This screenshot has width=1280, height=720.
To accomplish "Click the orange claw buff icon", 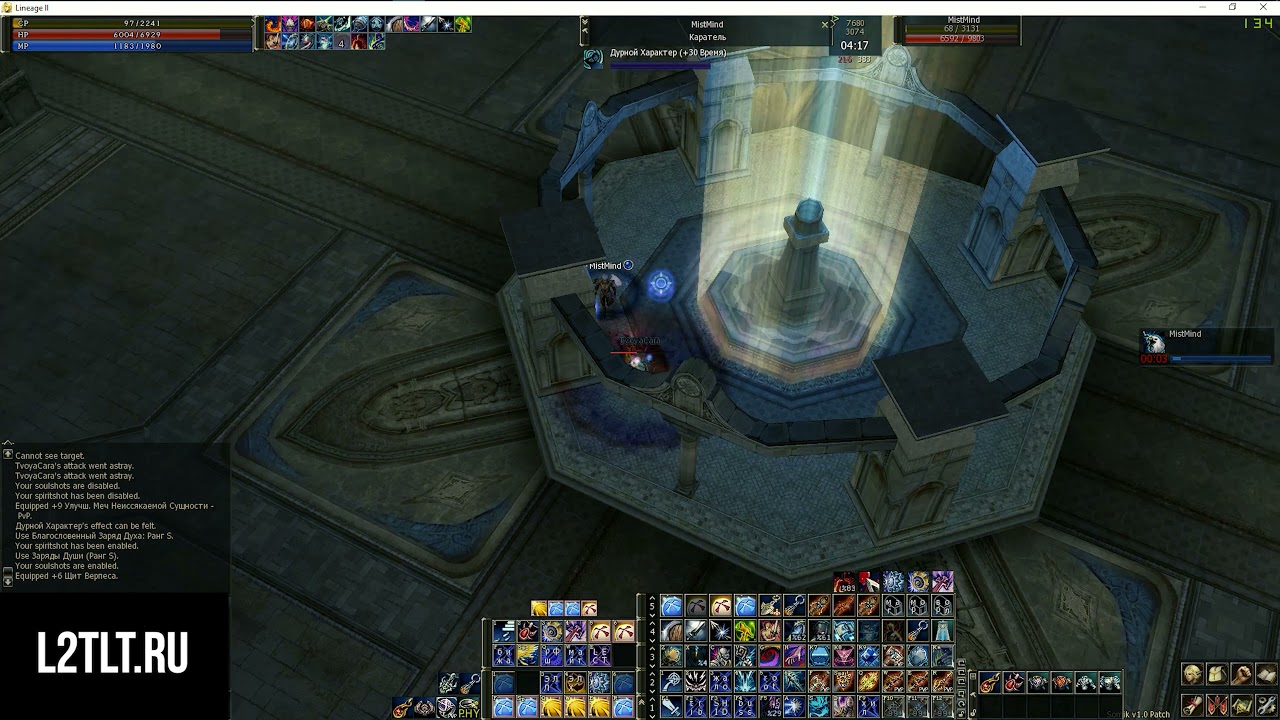I will [x=272, y=24].
